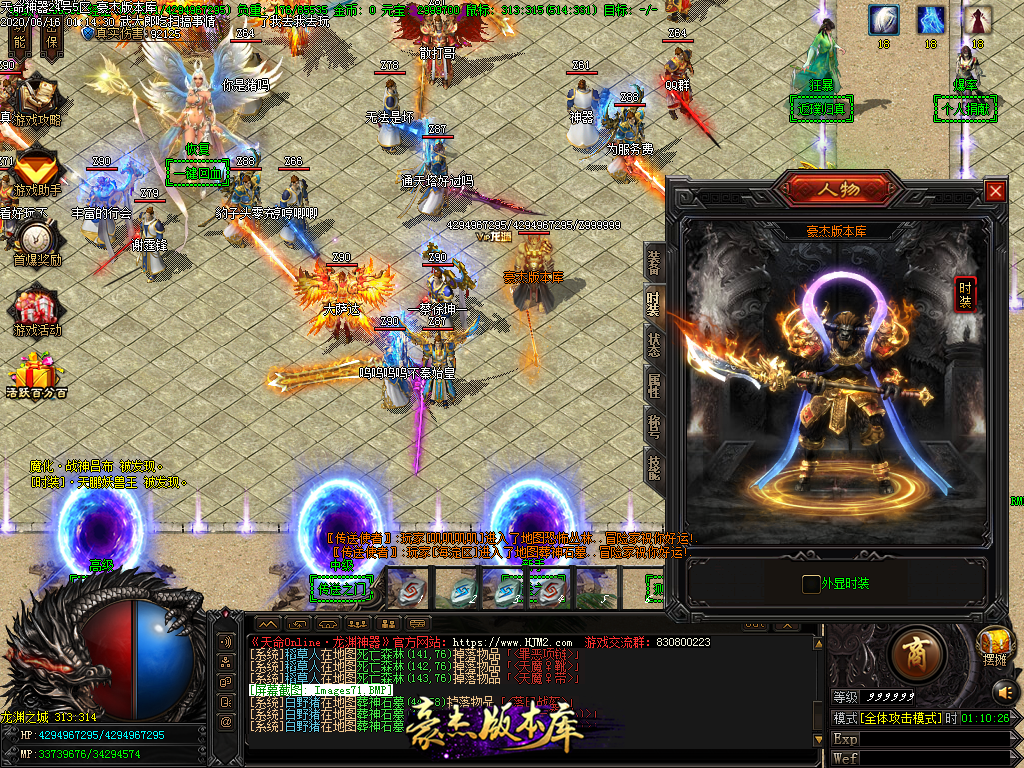The height and width of the screenshot is (768, 1024).
Task: Open the 状态 status tab
Action: (x=654, y=345)
